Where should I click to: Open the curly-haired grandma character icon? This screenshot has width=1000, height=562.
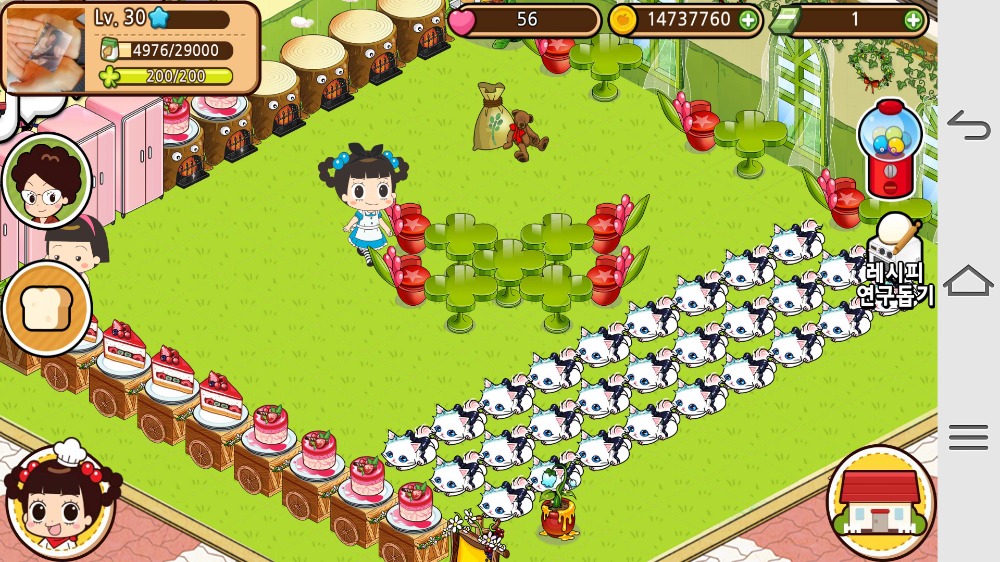pyautogui.click(x=45, y=181)
